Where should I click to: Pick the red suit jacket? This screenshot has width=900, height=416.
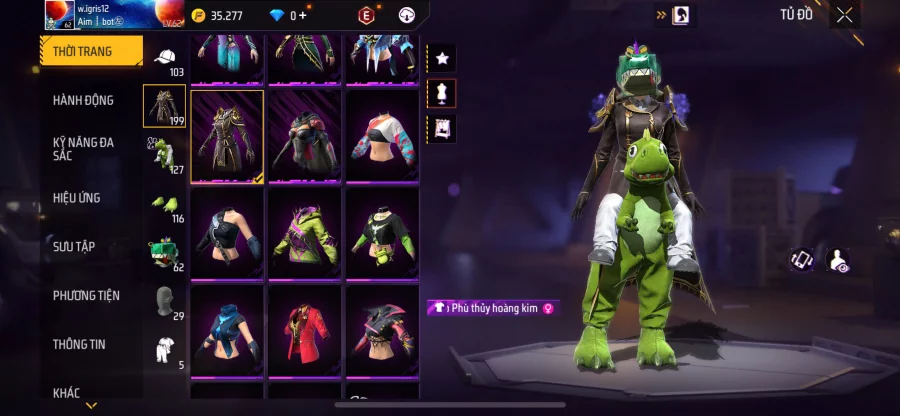coord(305,329)
